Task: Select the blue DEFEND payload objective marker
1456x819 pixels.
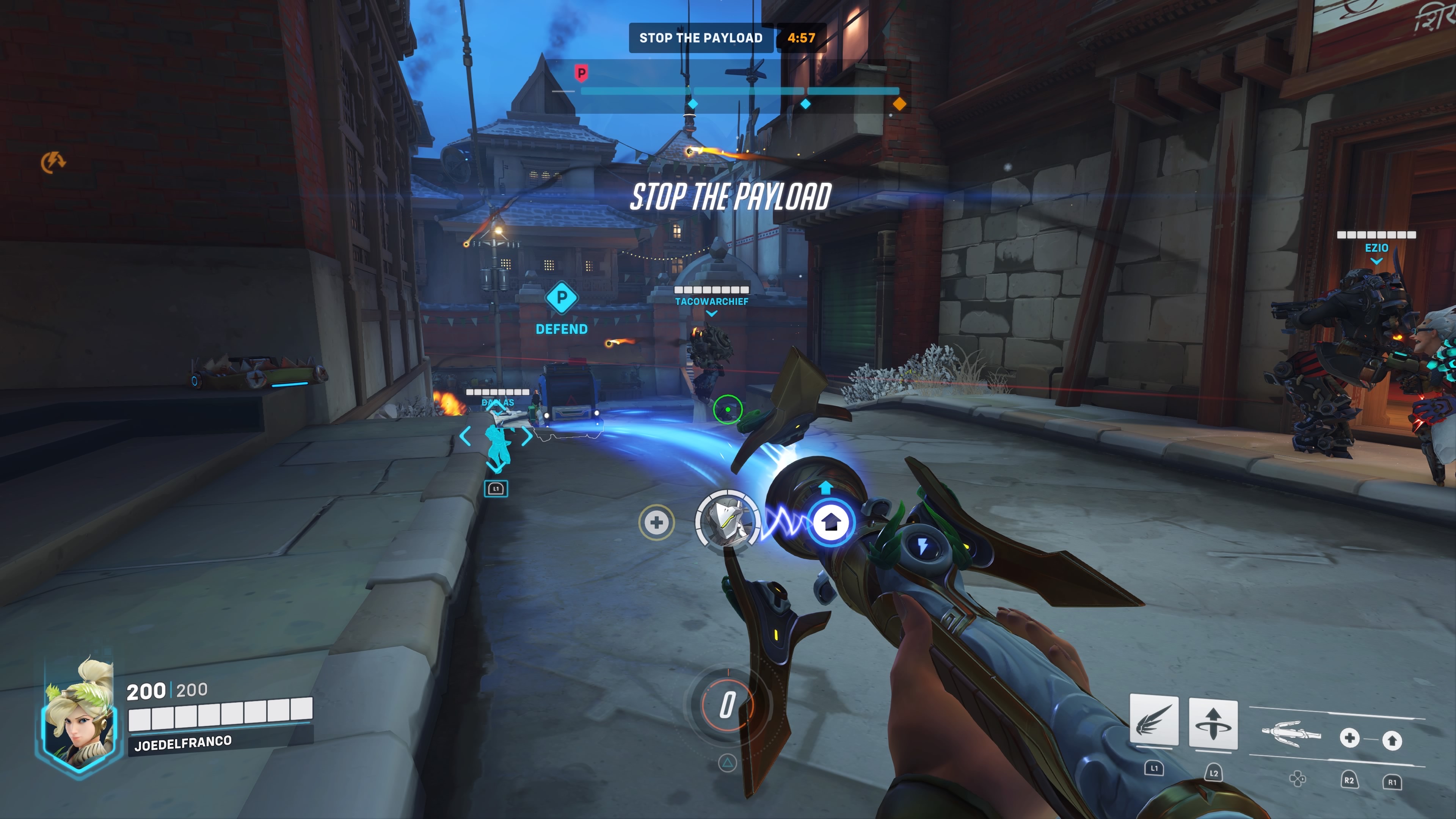Action: 561,297
